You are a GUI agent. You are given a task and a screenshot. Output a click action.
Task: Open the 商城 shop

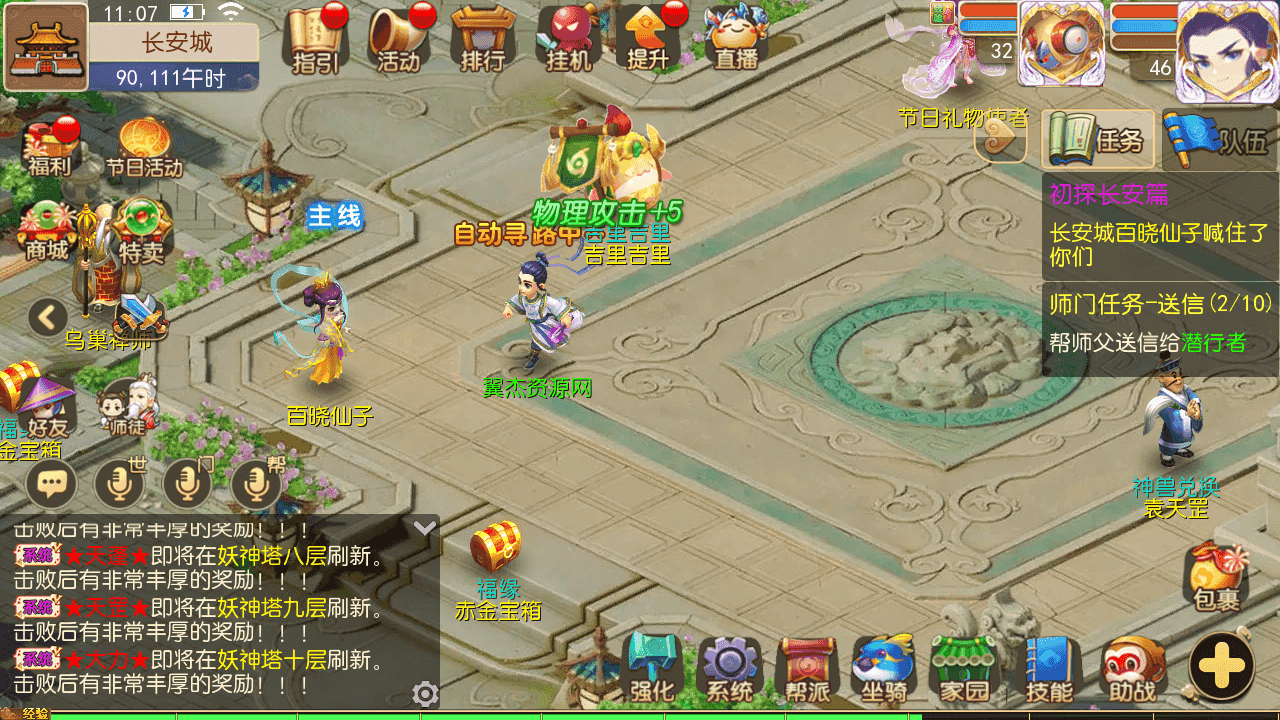[x=48, y=230]
